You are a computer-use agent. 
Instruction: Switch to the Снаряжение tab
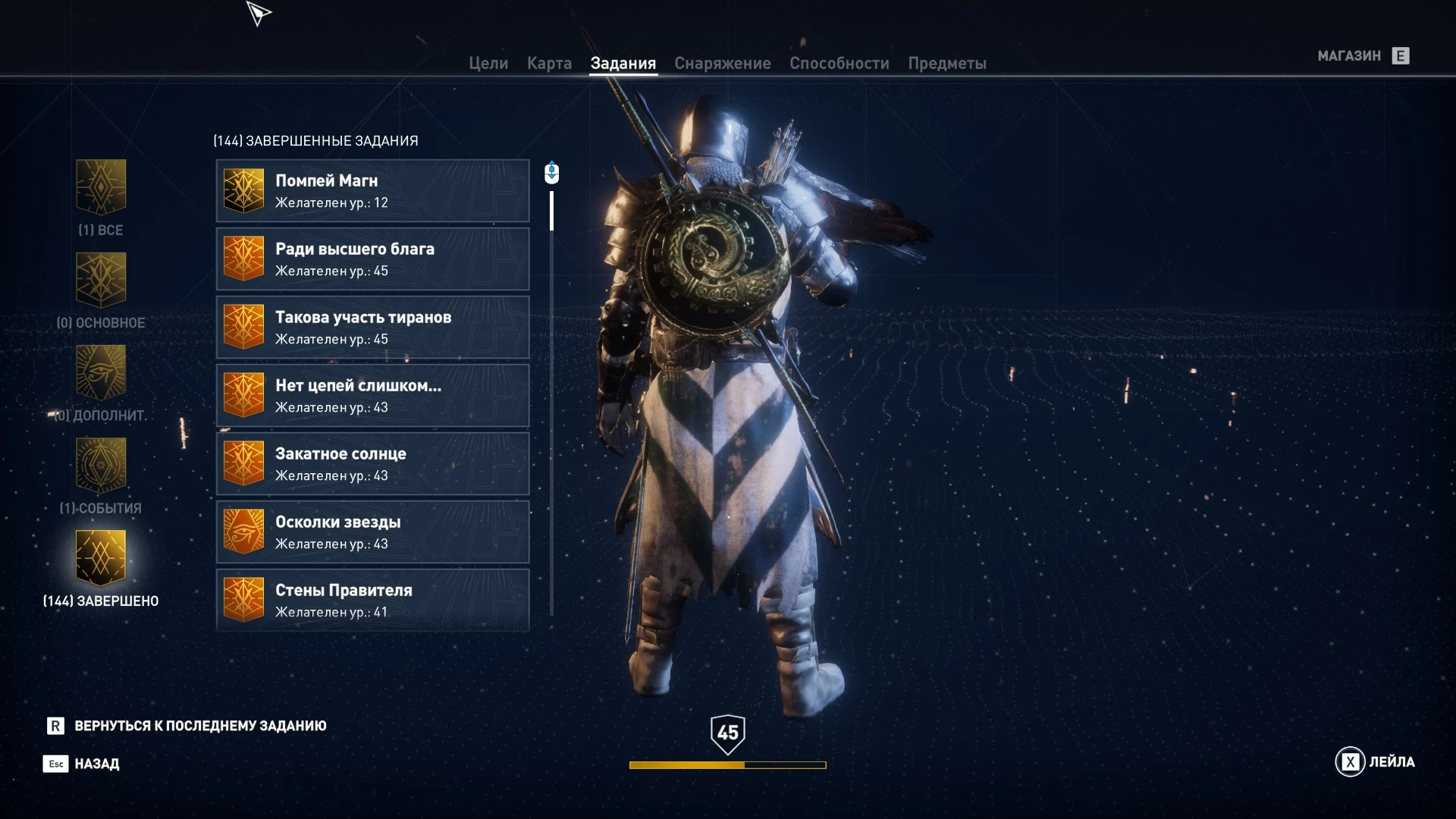tap(722, 64)
